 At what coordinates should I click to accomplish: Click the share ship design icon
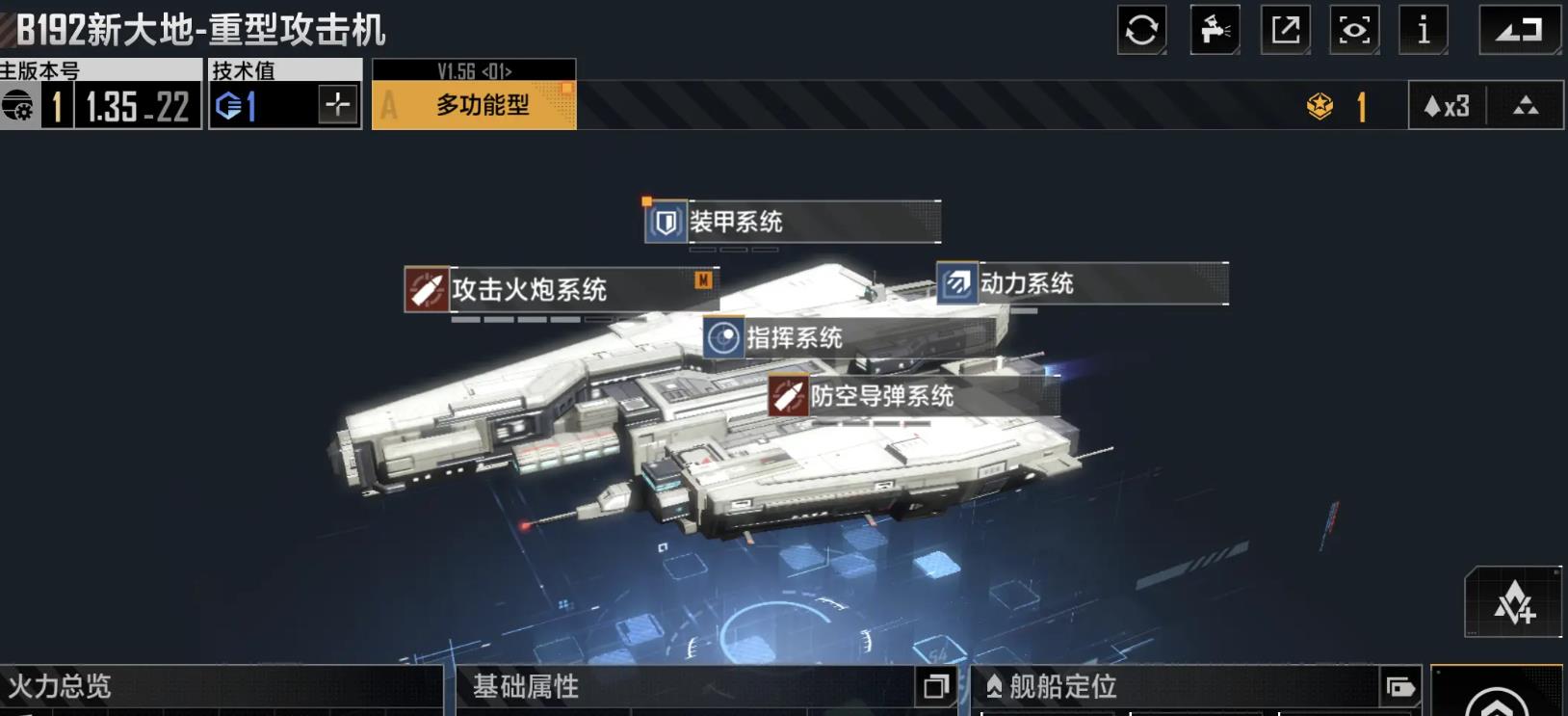tap(1284, 28)
